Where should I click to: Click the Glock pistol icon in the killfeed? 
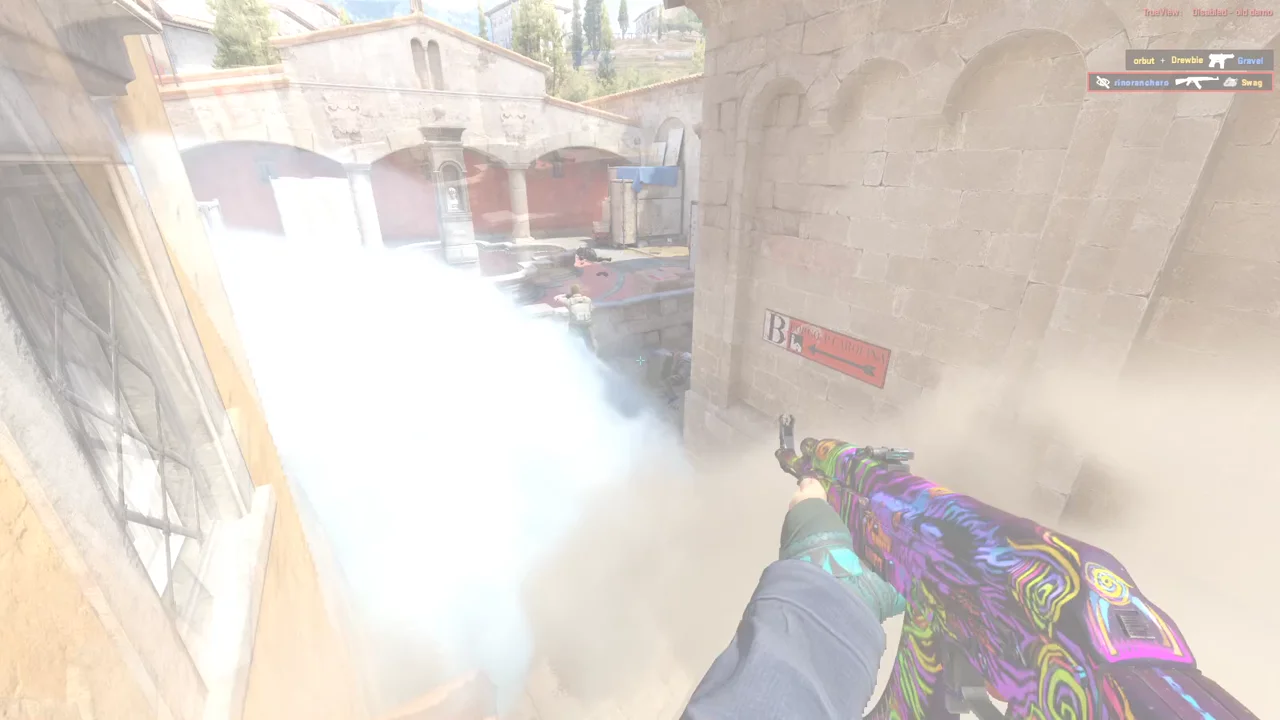pos(1221,61)
